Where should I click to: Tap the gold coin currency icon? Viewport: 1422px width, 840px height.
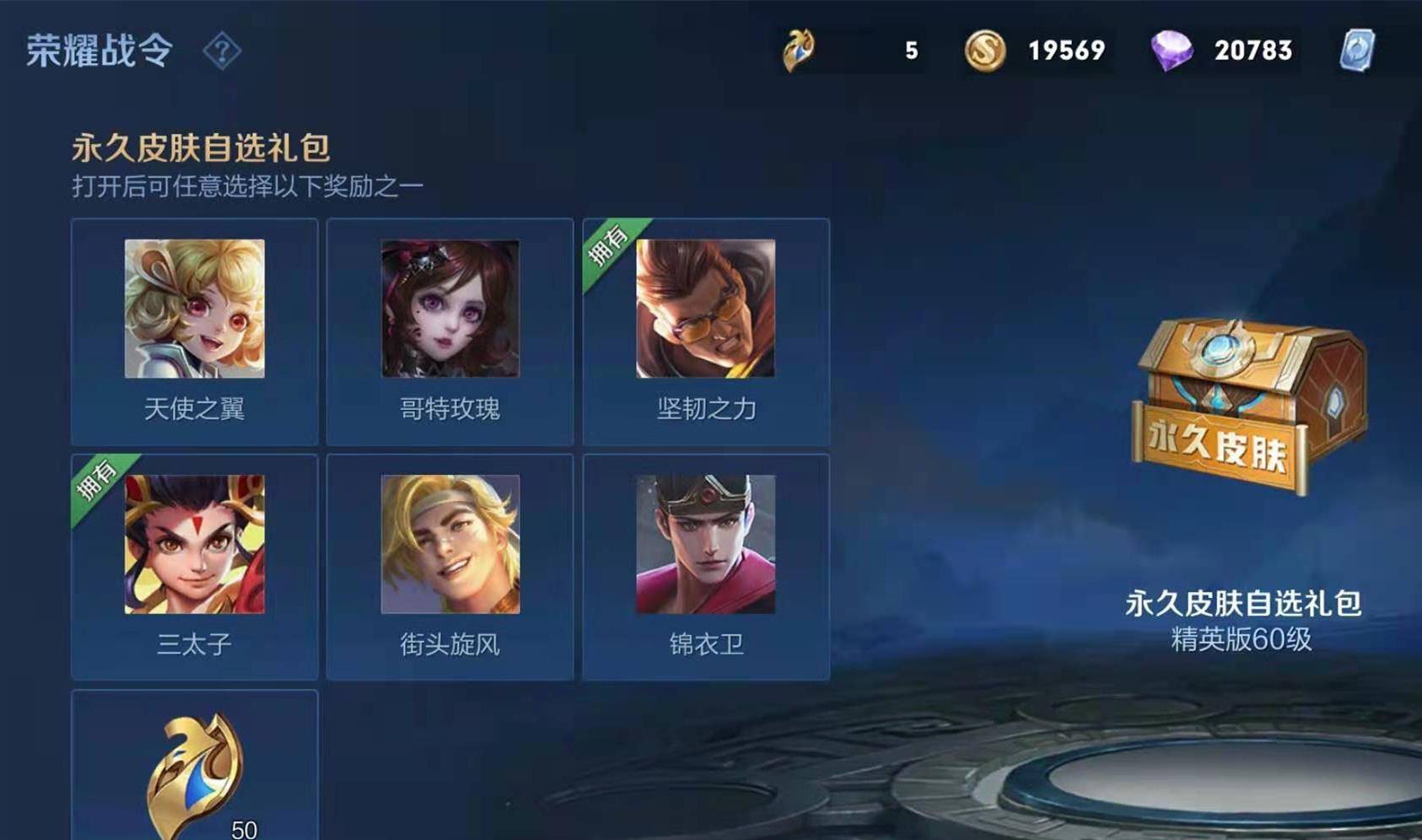(984, 51)
